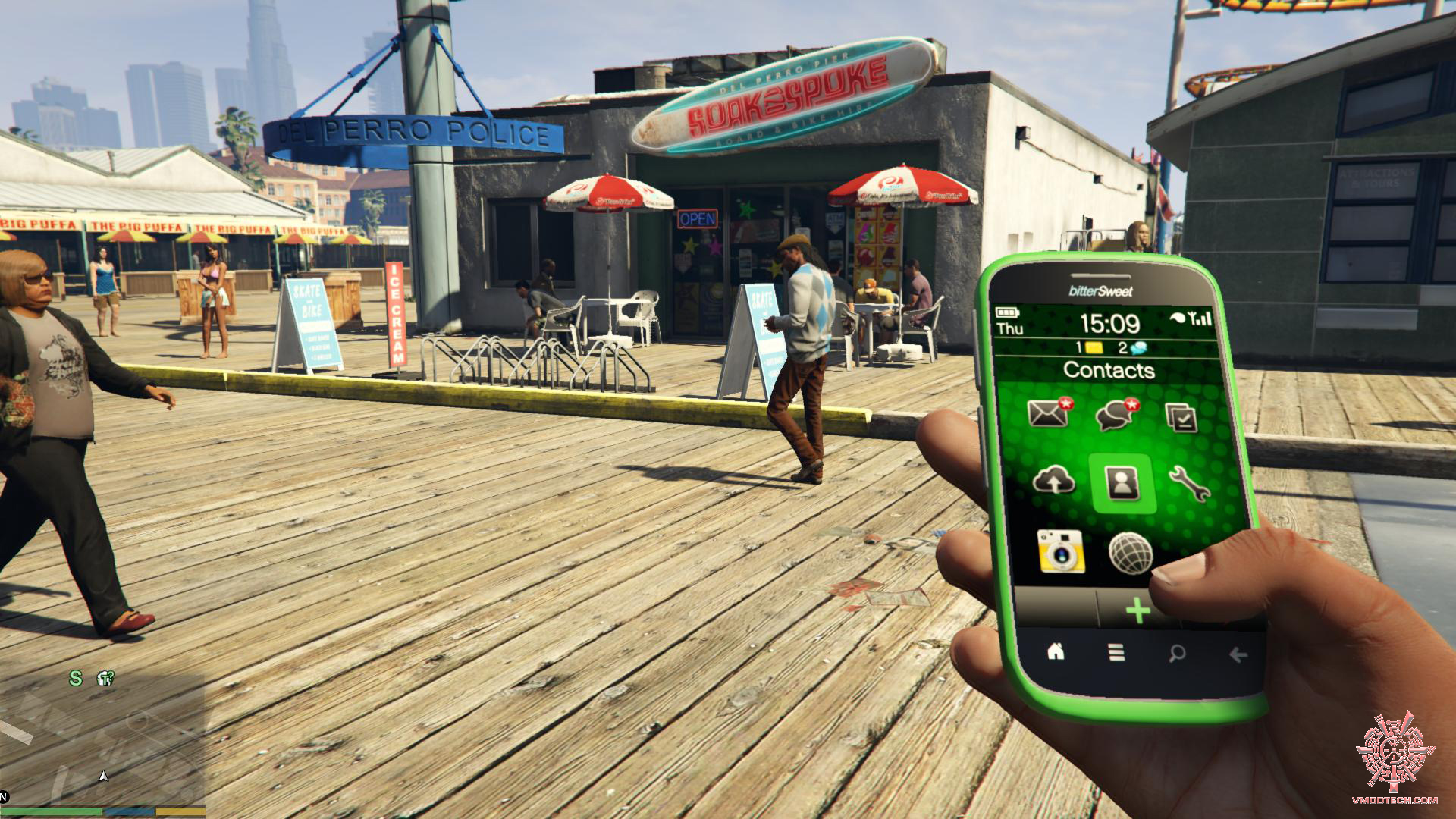Screen dimensions: 1456x819
Task: Open the Email envelope app
Action: point(1047,413)
